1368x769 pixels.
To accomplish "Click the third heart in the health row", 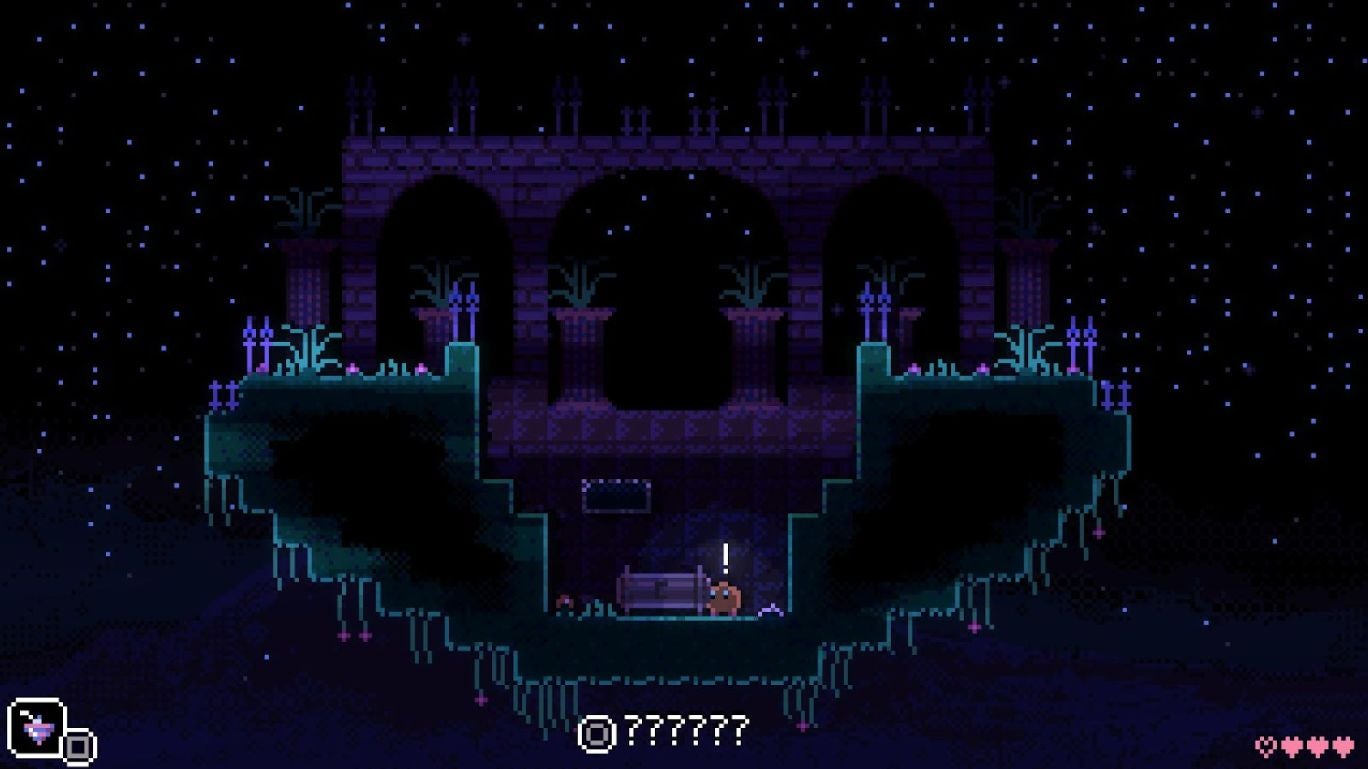I will click(x=1317, y=745).
